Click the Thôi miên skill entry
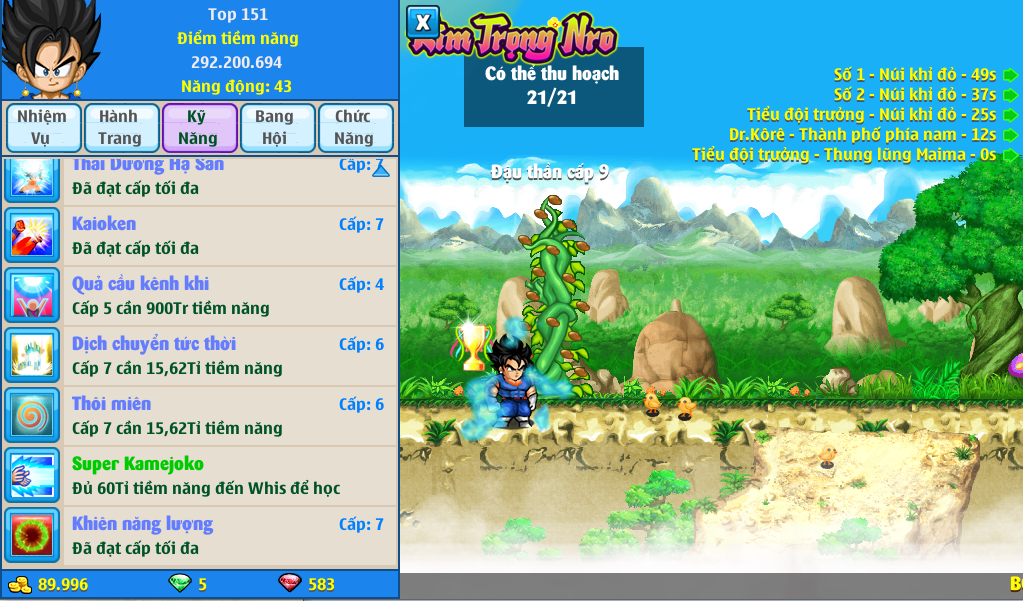 [x=200, y=416]
